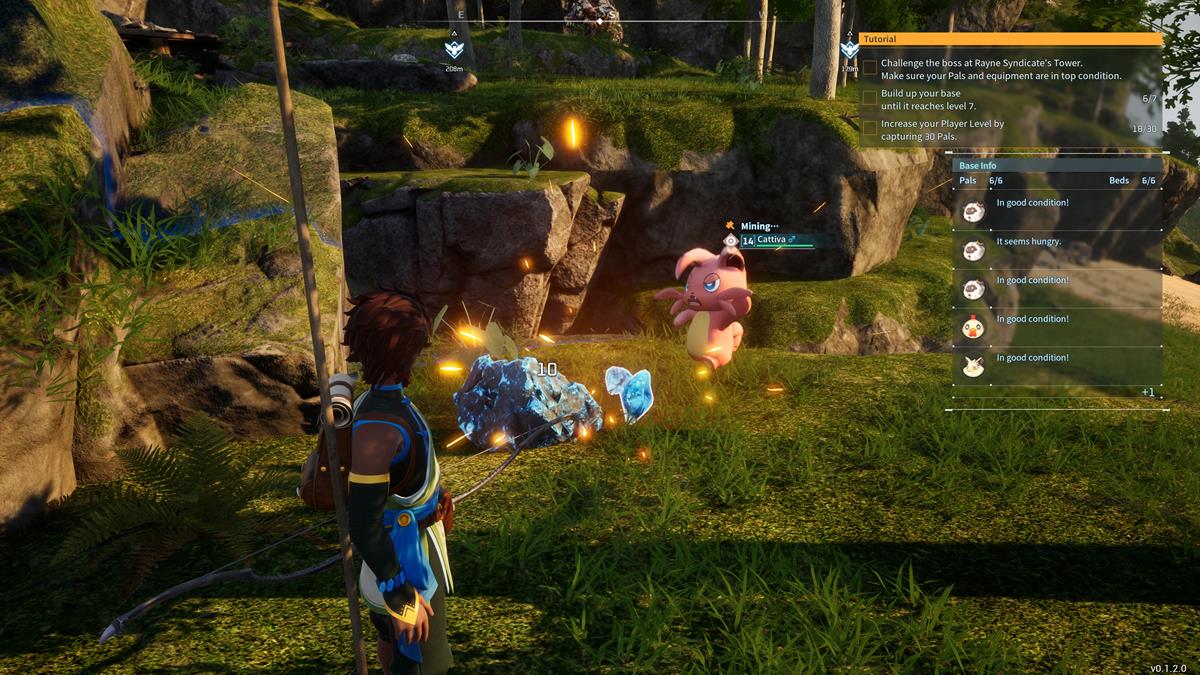Expand the +1 additional Pals indicator
1200x675 pixels.
pyautogui.click(x=1147, y=392)
